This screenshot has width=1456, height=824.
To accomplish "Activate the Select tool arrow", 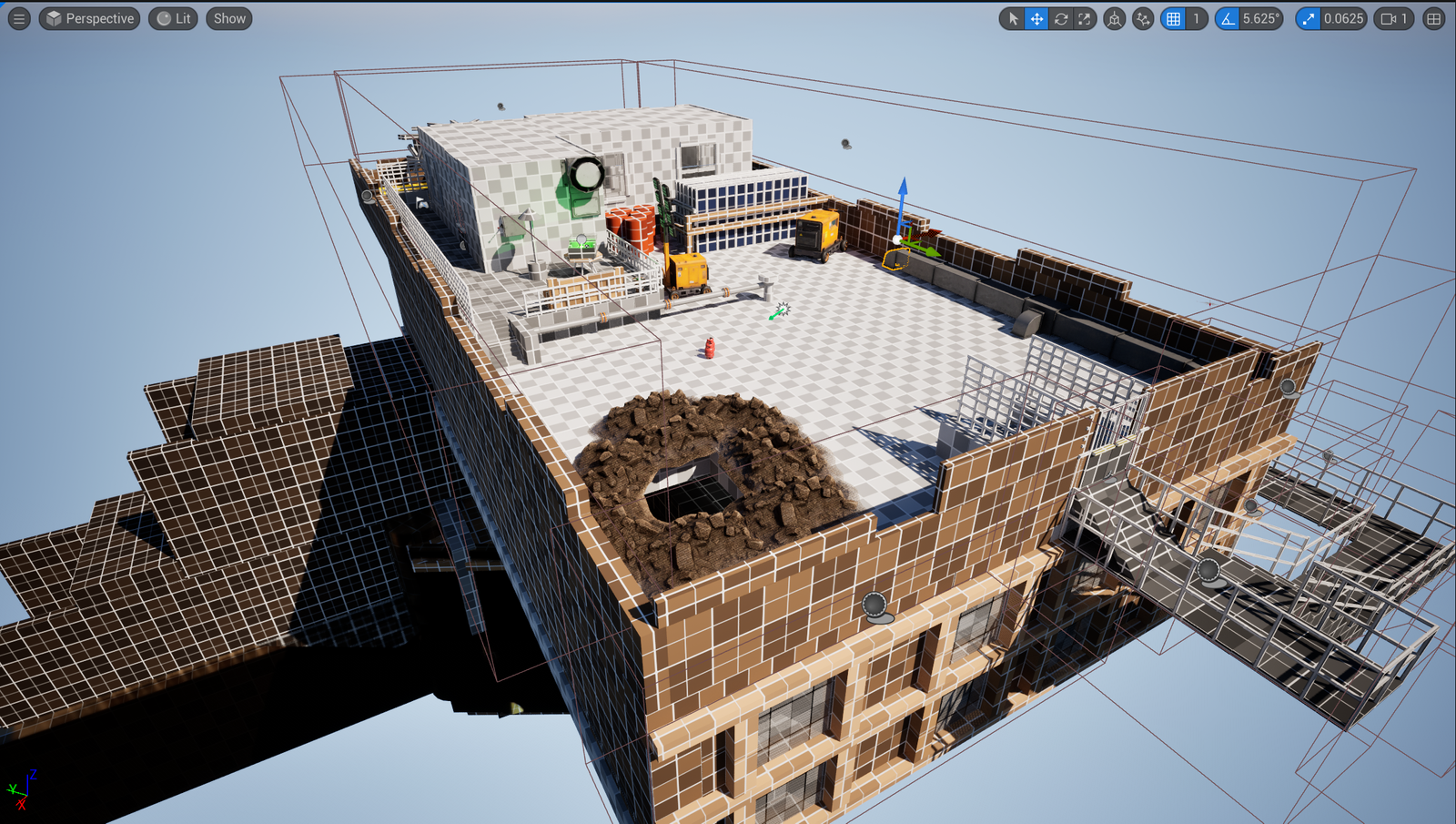I will pos(1014,18).
